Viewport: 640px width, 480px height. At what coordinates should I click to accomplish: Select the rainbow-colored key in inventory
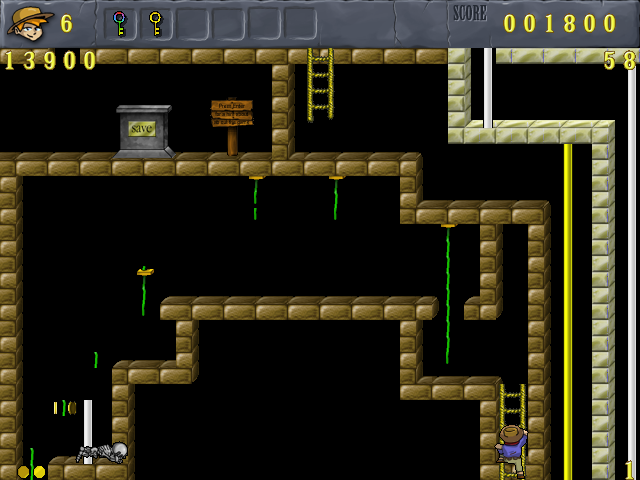click(120, 23)
